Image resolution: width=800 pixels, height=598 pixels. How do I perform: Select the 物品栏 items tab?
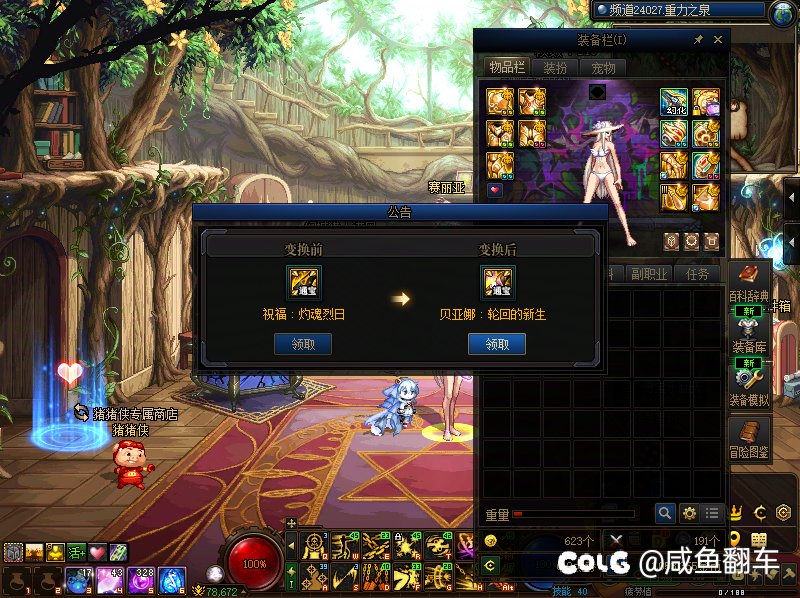pos(506,67)
